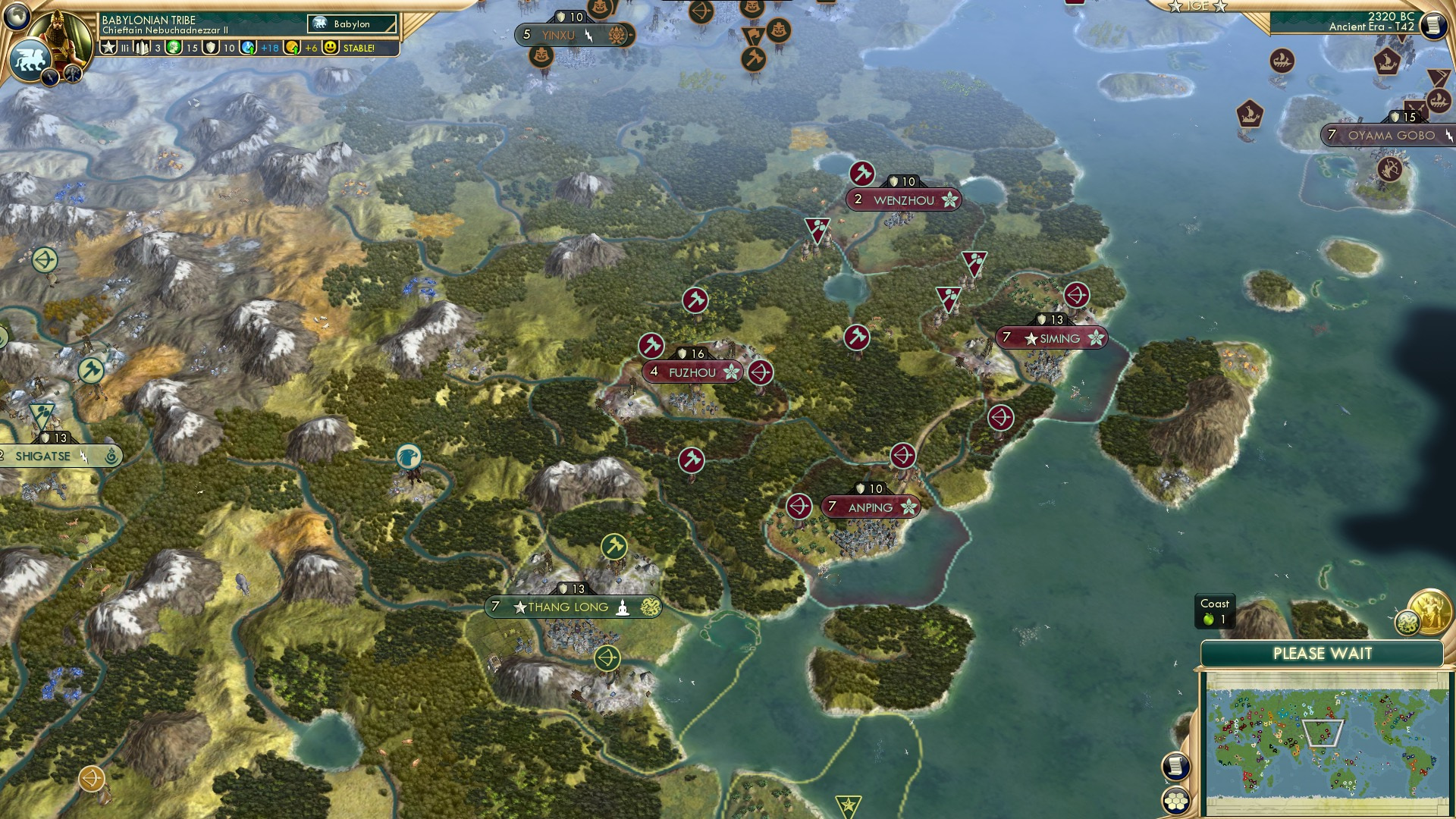The height and width of the screenshot is (819, 1456).
Task: Click the gold icon showing +6
Action: tap(293, 47)
